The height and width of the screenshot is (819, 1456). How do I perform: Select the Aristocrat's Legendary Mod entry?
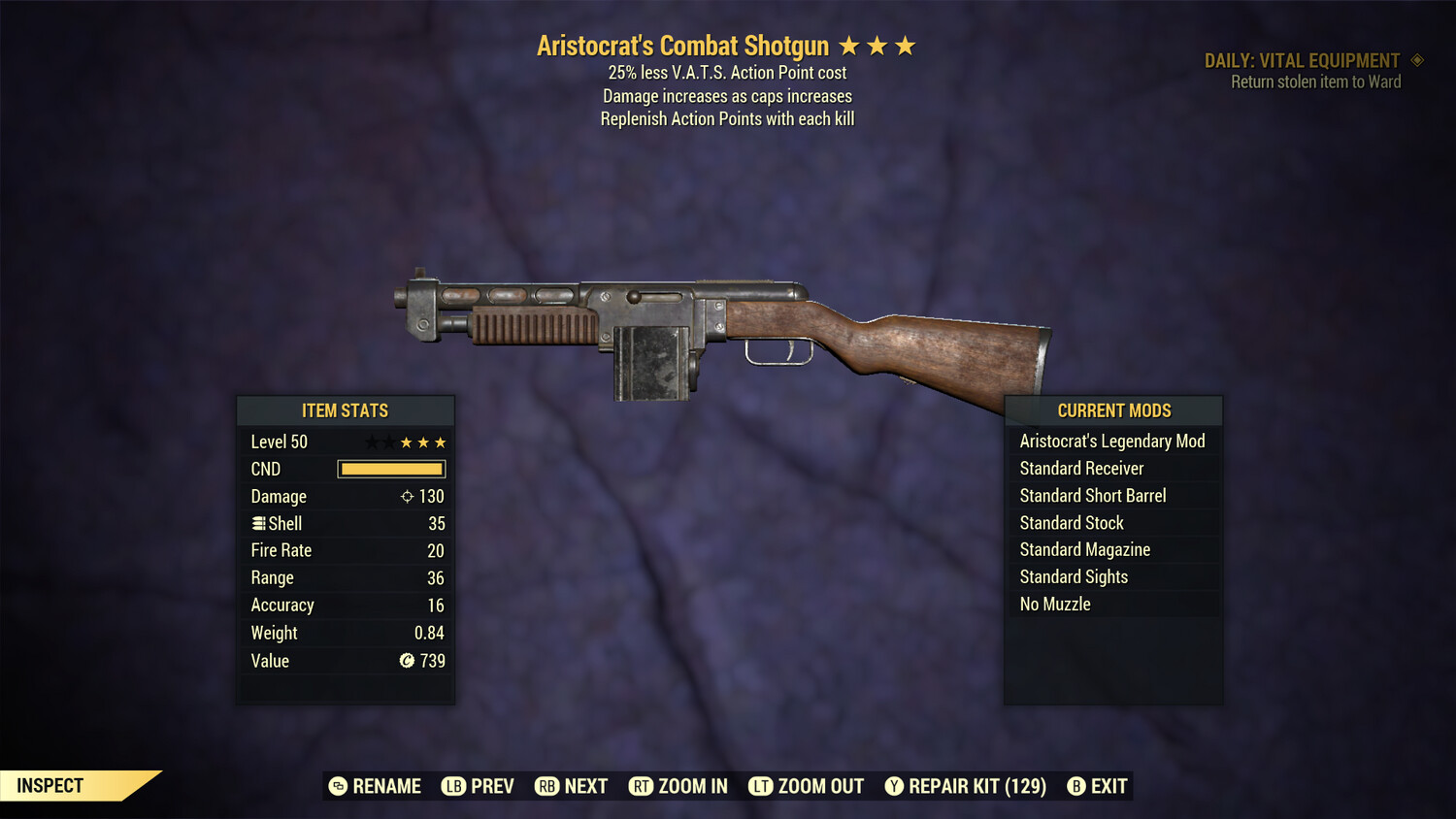(1112, 441)
